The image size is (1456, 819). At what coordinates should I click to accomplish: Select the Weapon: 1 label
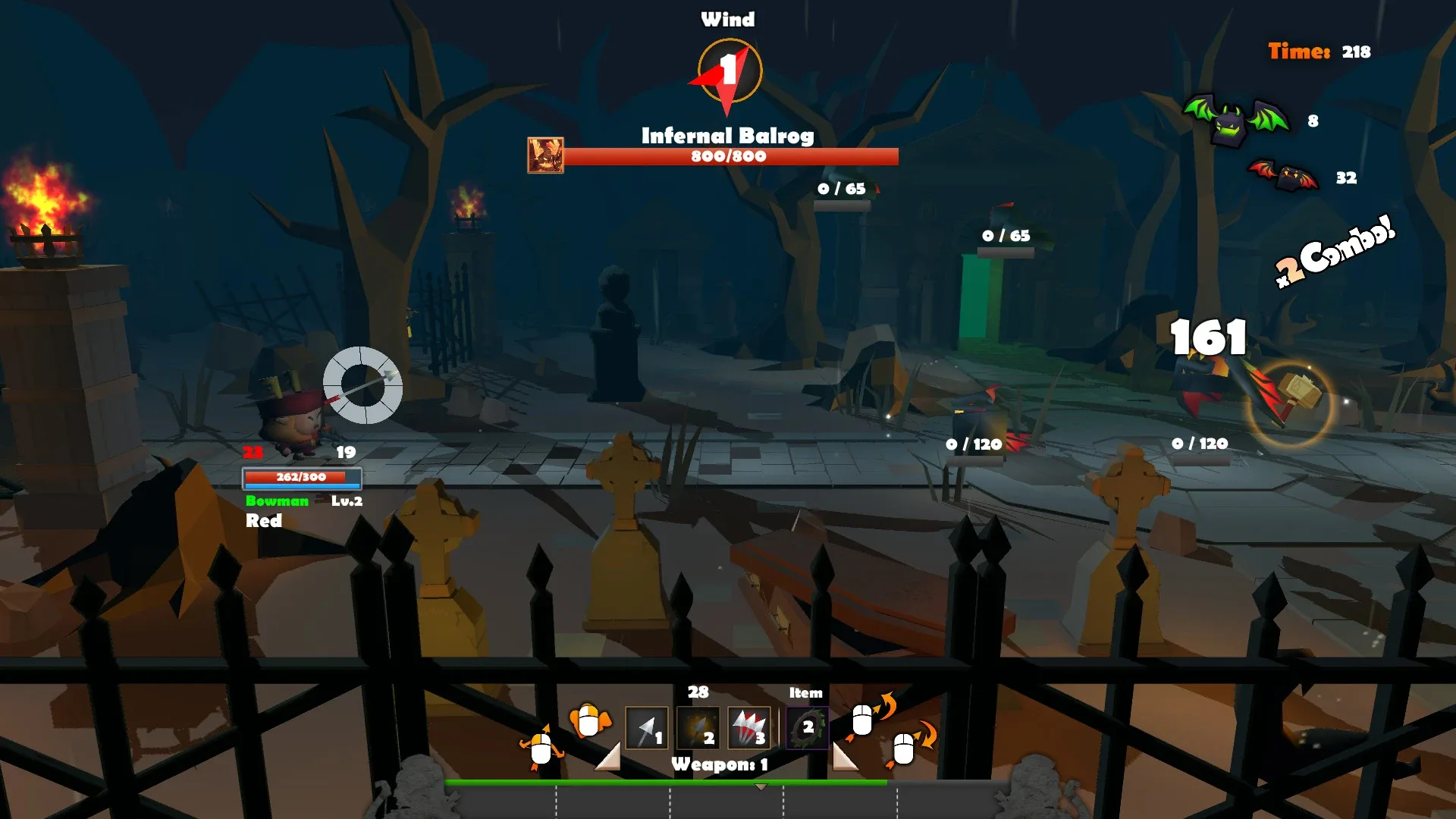(x=719, y=765)
